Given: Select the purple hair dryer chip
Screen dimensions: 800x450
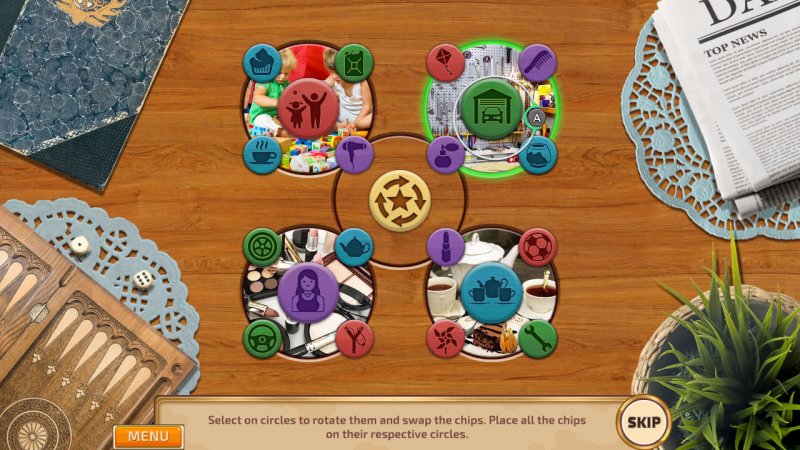Looking at the screenshot, I should (x=354, y=154).
